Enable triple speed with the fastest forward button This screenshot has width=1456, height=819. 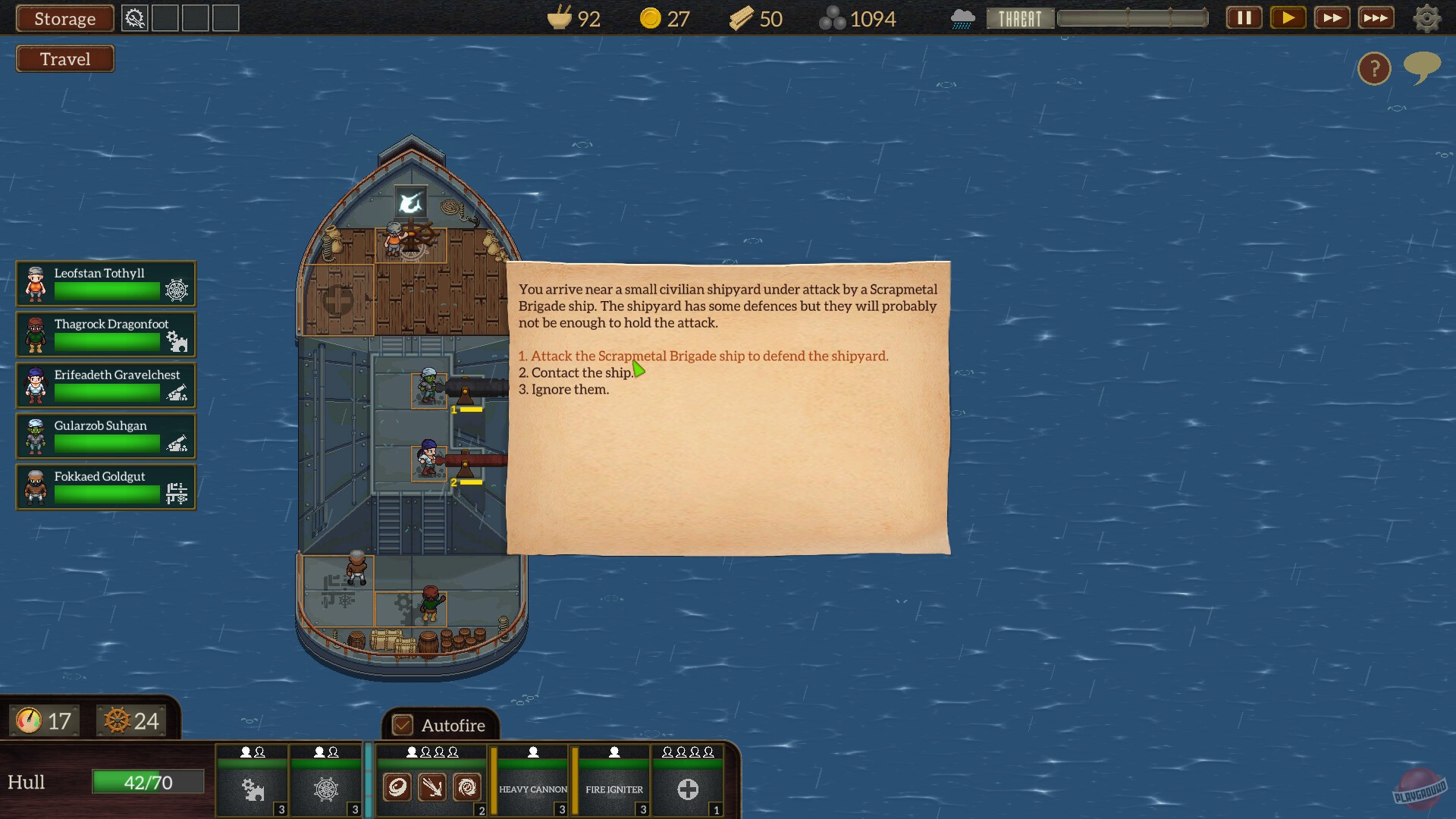click(1376, 17)
